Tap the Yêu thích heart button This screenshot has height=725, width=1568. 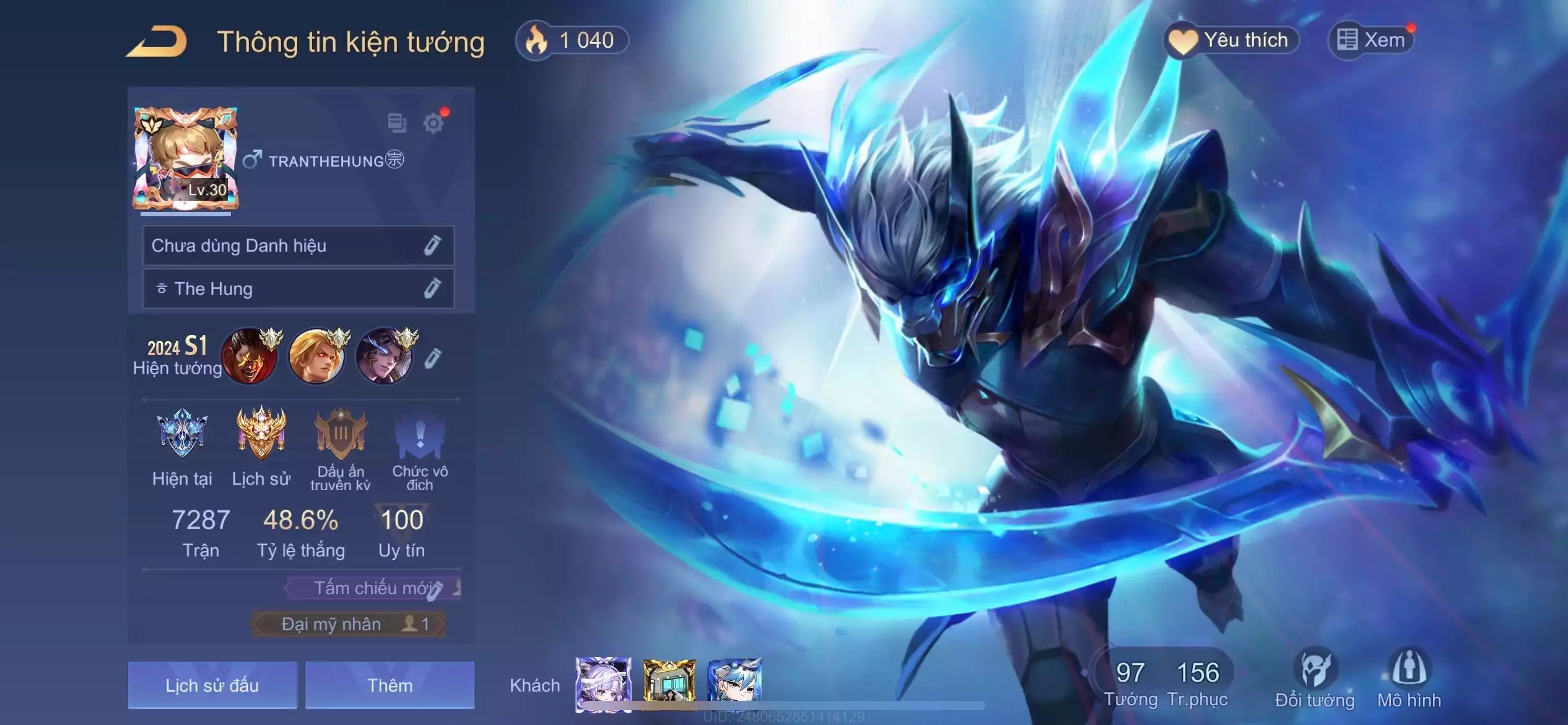click(x=1231, y=41)
